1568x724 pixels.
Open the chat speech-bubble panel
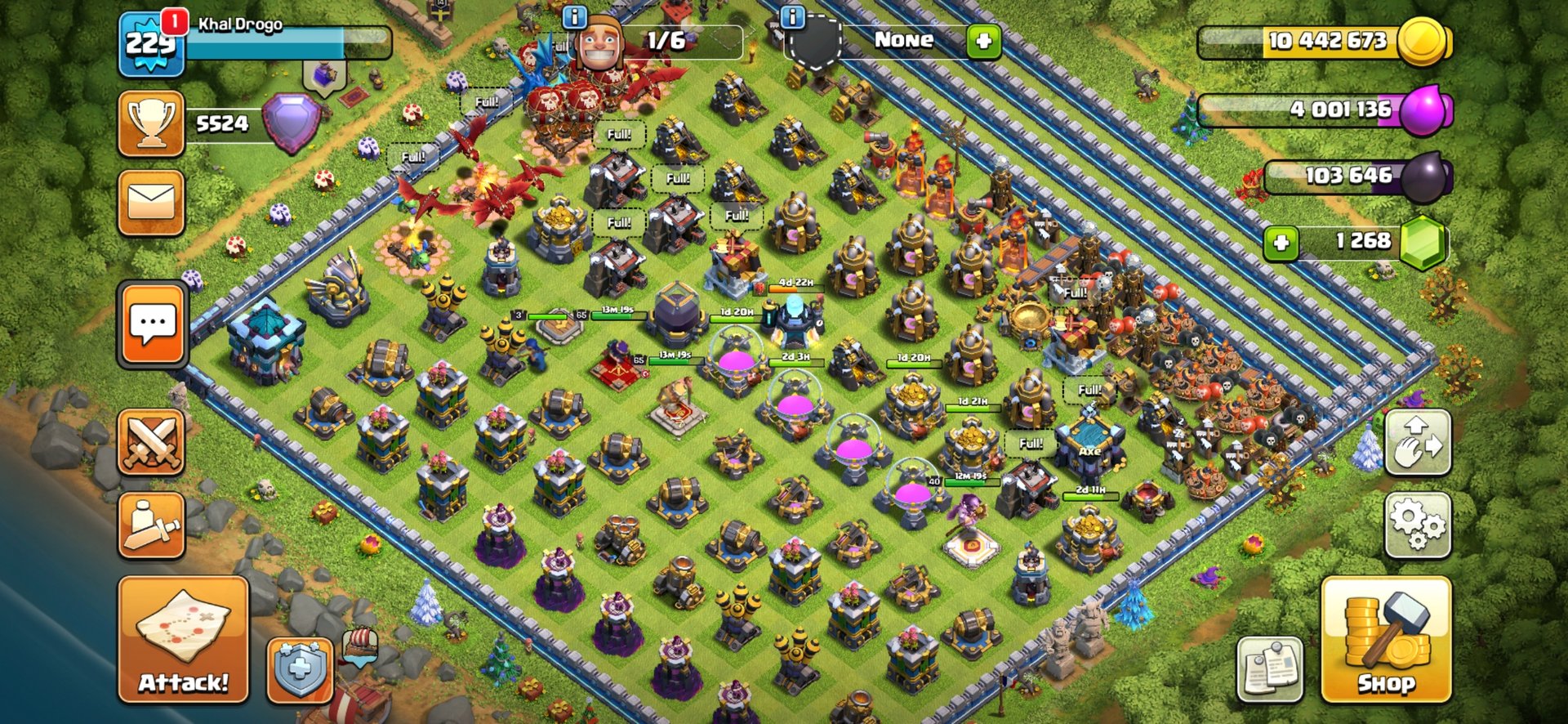coord(153,324)
